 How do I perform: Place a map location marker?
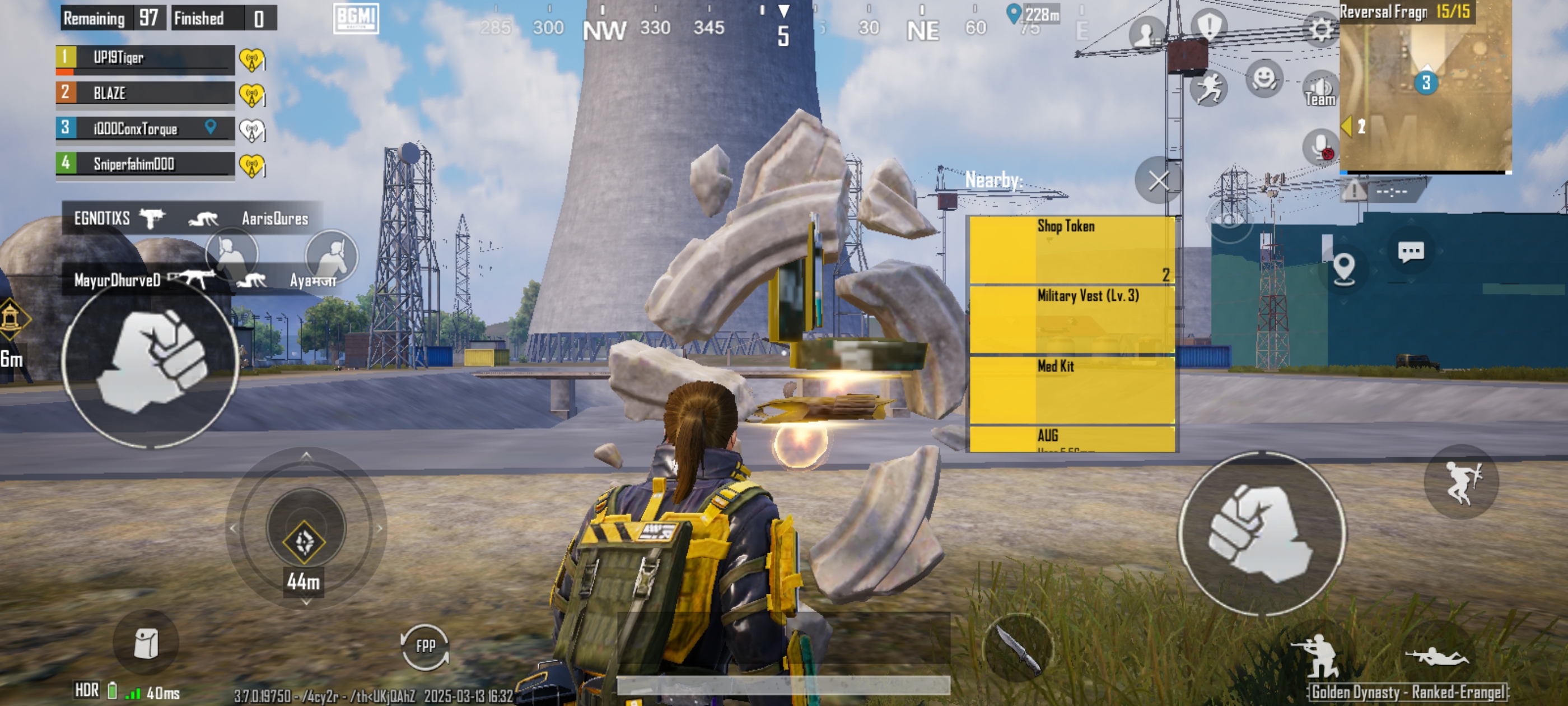click(x=1343, y=267)
